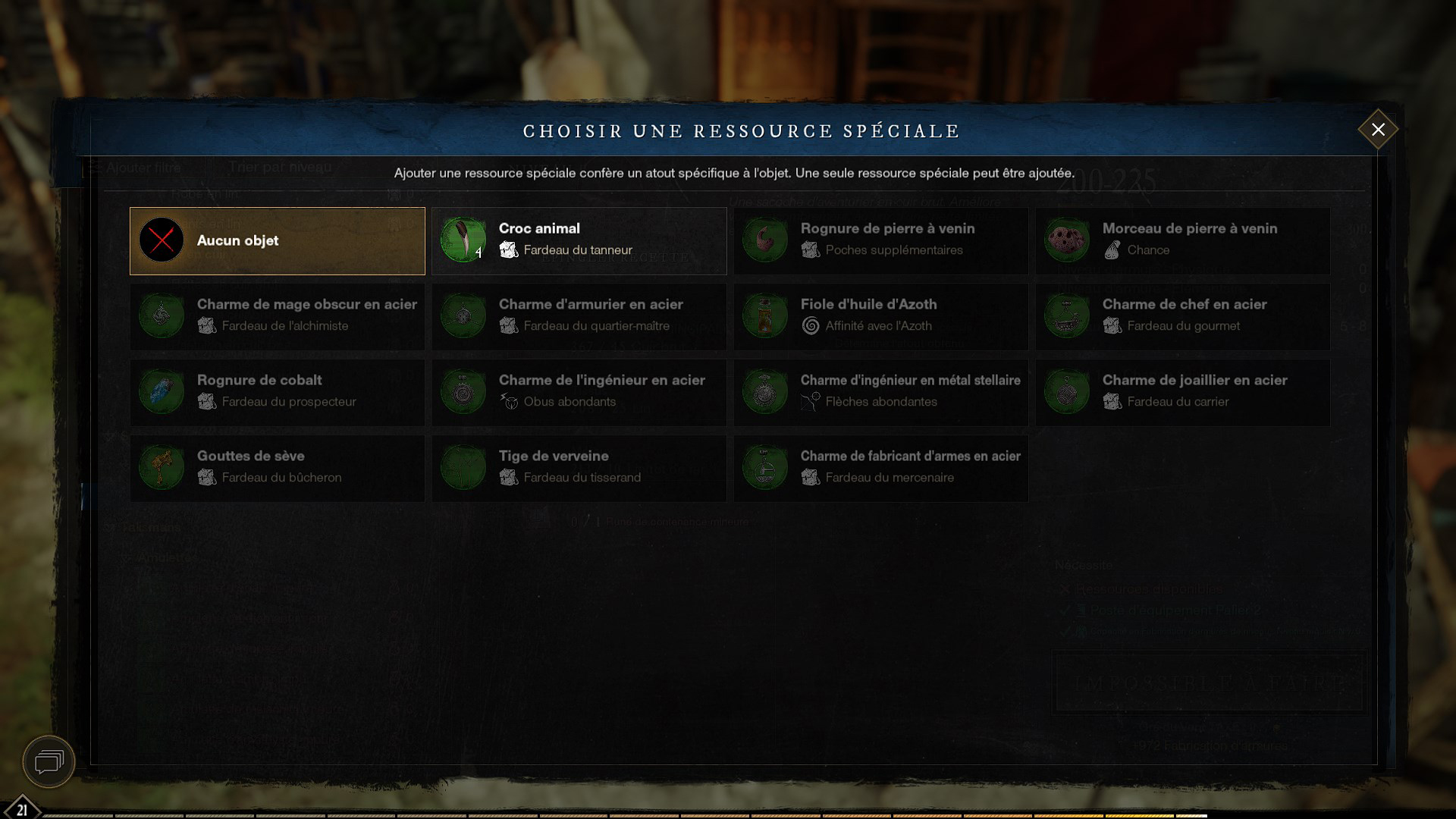1456x819 pixels.
Task: Select Morceau de pierre à venin
Action: [x=1182, y=241]
